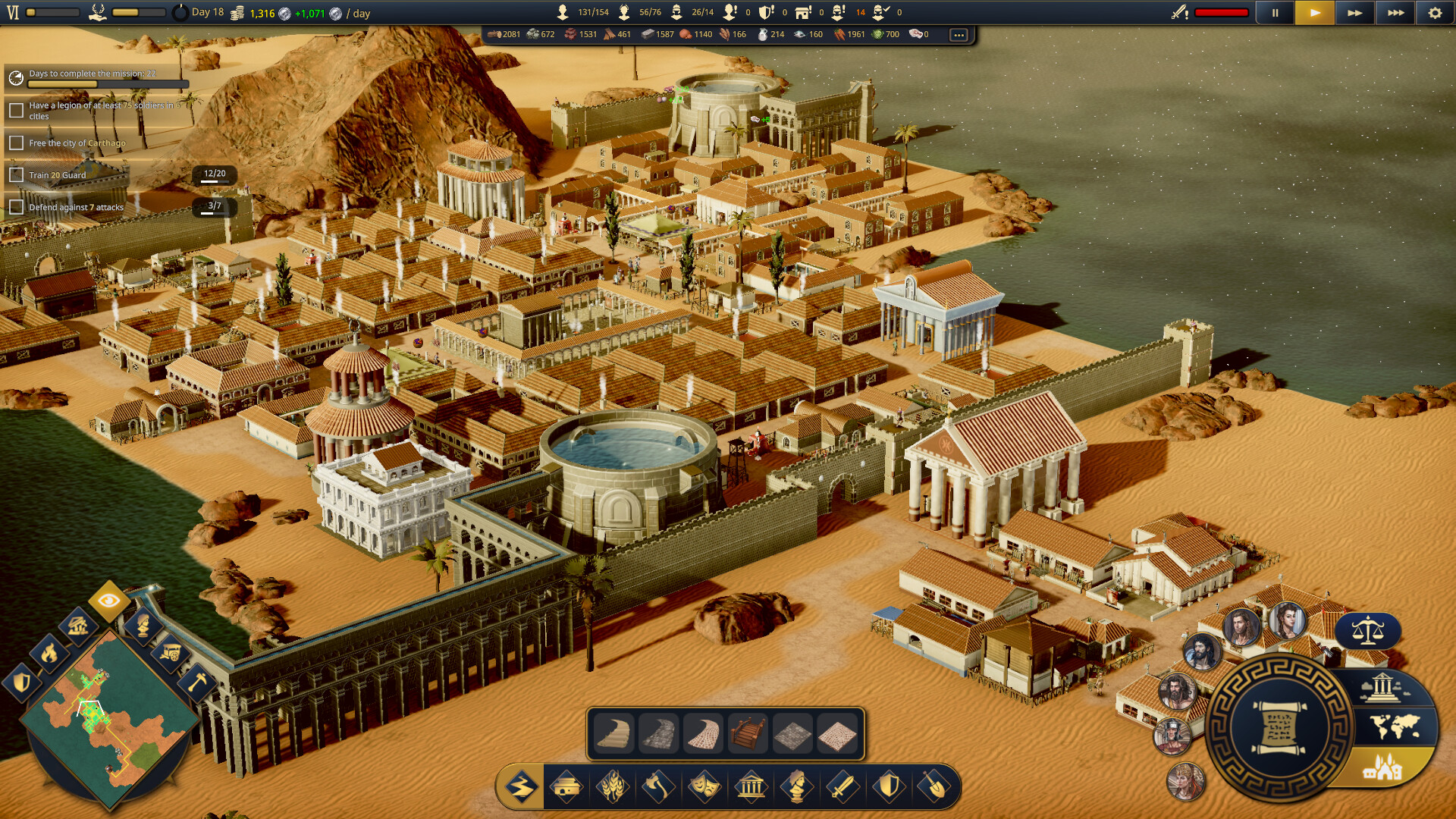Switch to the world map view
The image size is (1456, 819).
[1395, 727]
